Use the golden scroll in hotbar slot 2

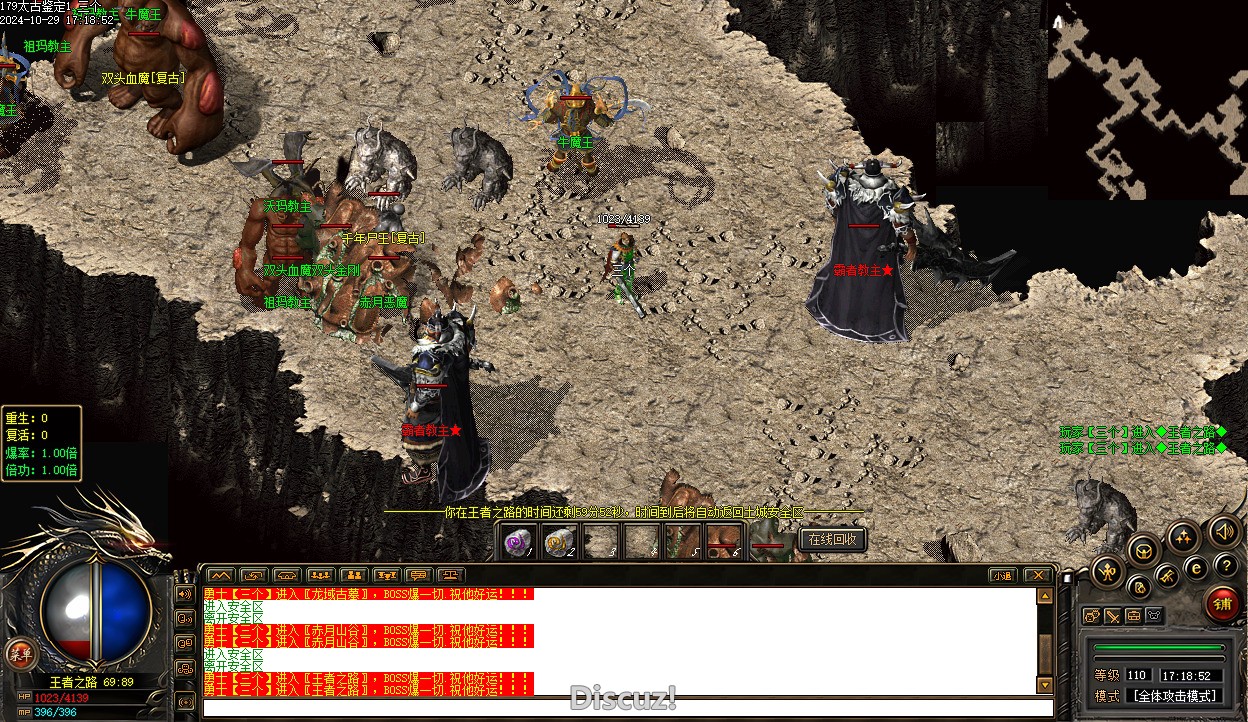559,542
